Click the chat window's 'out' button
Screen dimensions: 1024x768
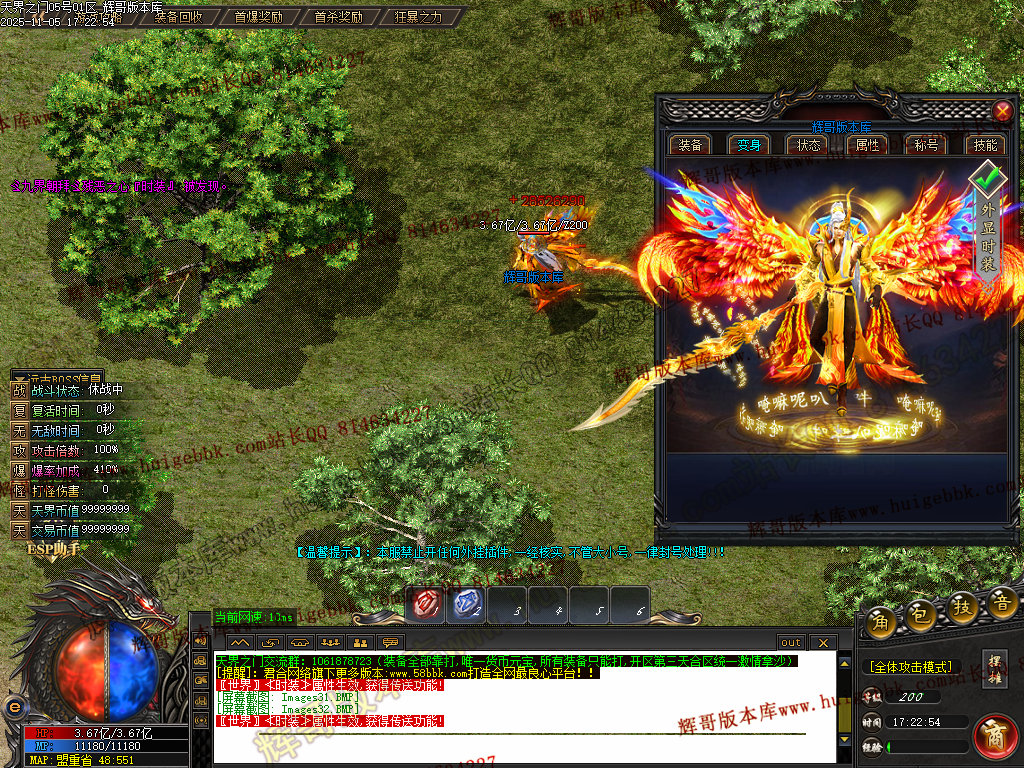791,642
